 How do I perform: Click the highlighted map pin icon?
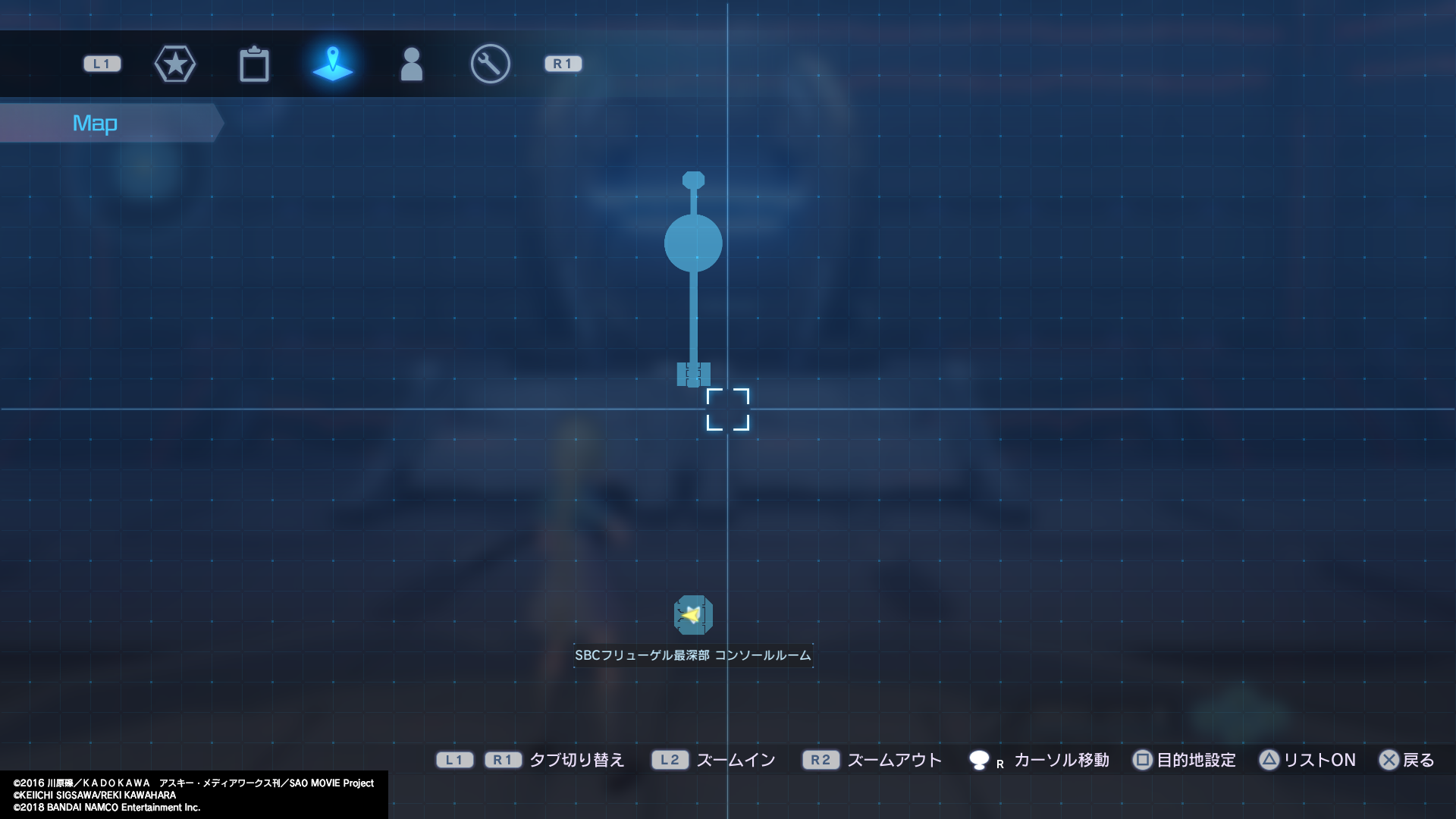click(x=334, y=64)
